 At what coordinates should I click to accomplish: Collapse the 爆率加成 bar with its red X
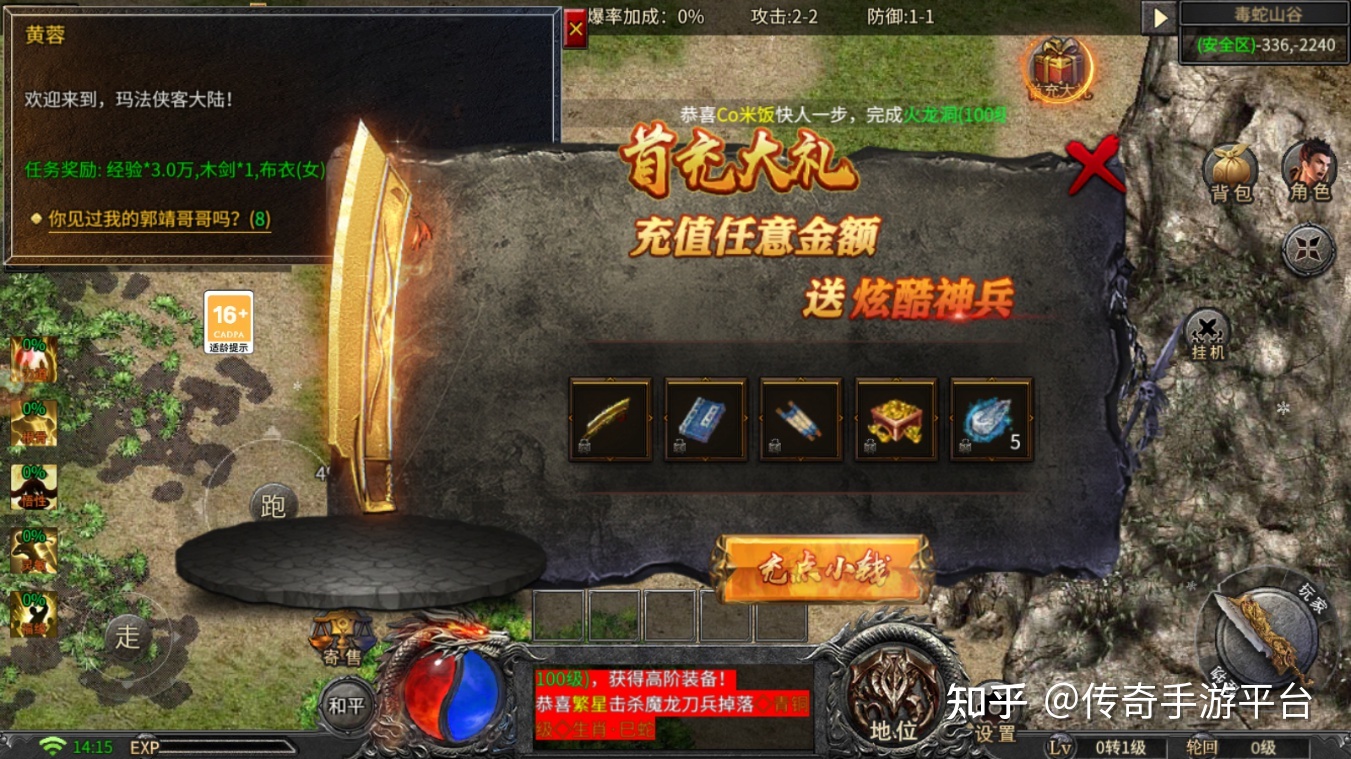(x=575, y=28)
